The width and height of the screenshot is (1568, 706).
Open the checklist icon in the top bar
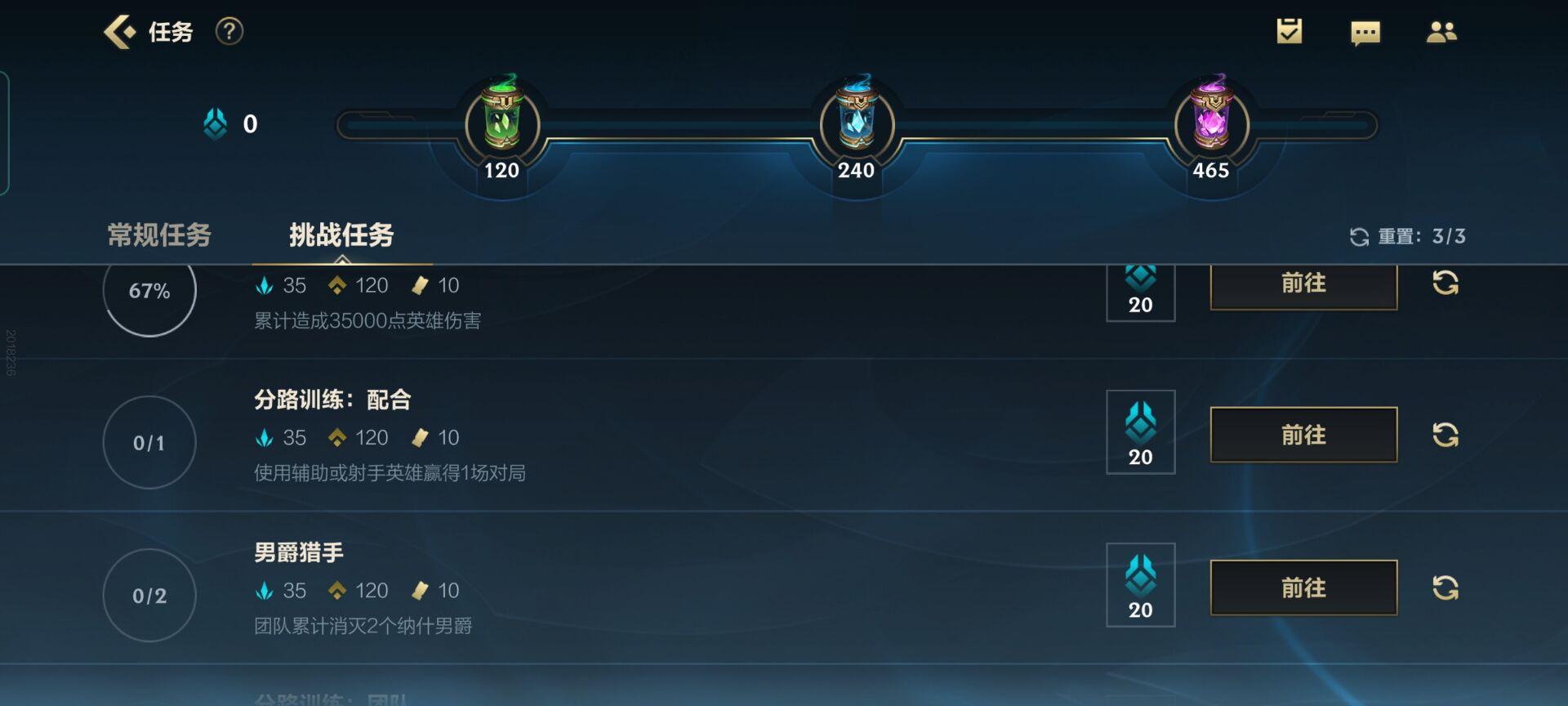1290,32
